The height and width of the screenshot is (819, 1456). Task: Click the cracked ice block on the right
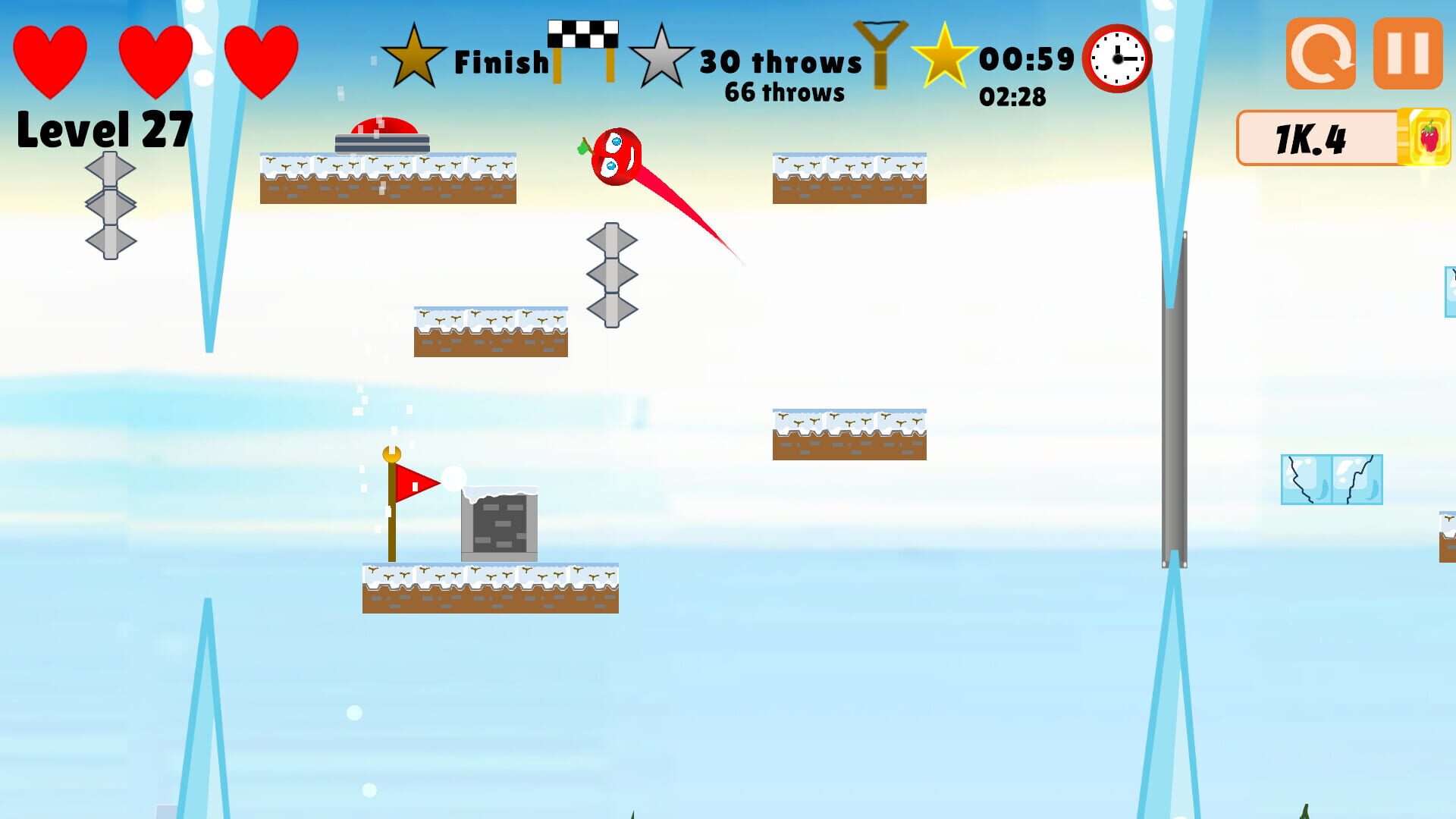(1331, 478)
